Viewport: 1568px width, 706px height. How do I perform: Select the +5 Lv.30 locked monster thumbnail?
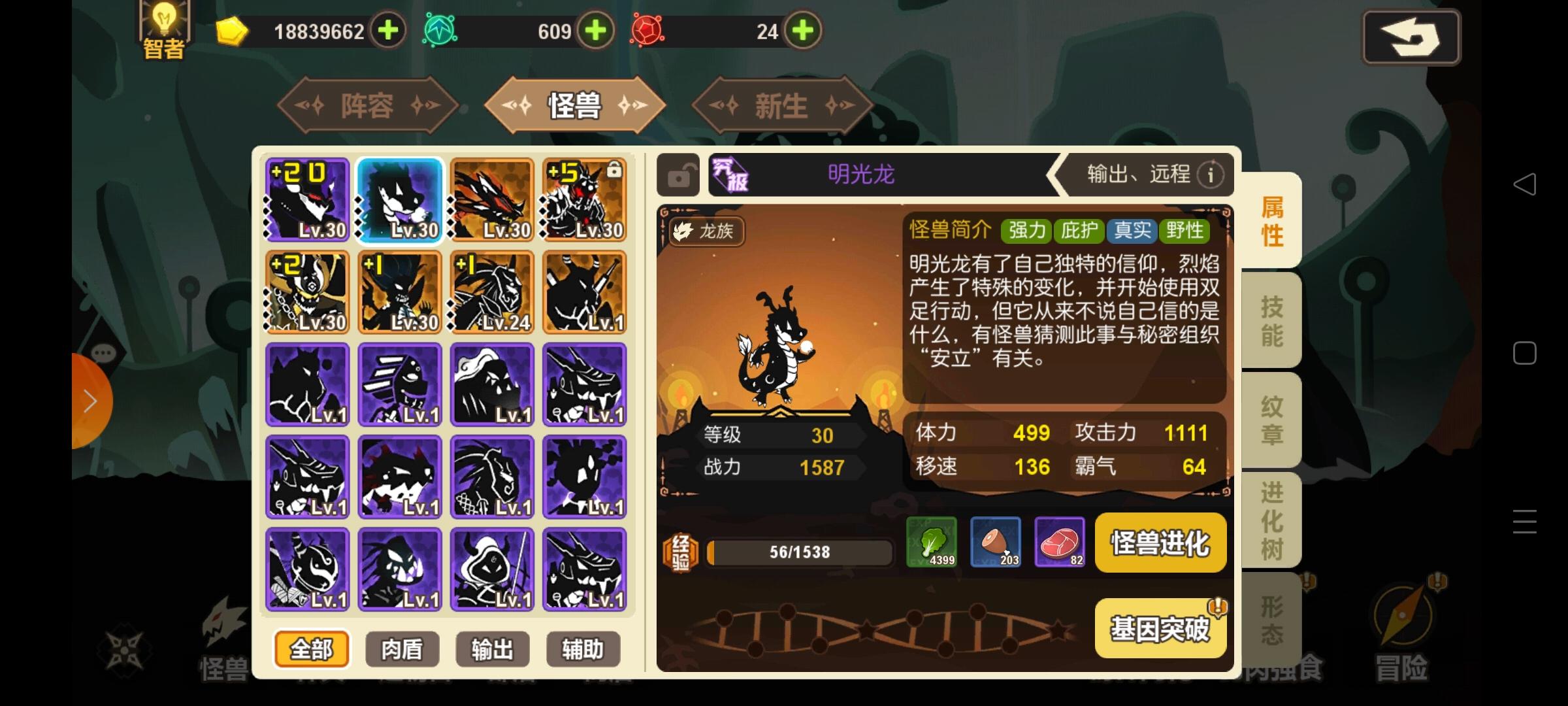pos(584,200)
